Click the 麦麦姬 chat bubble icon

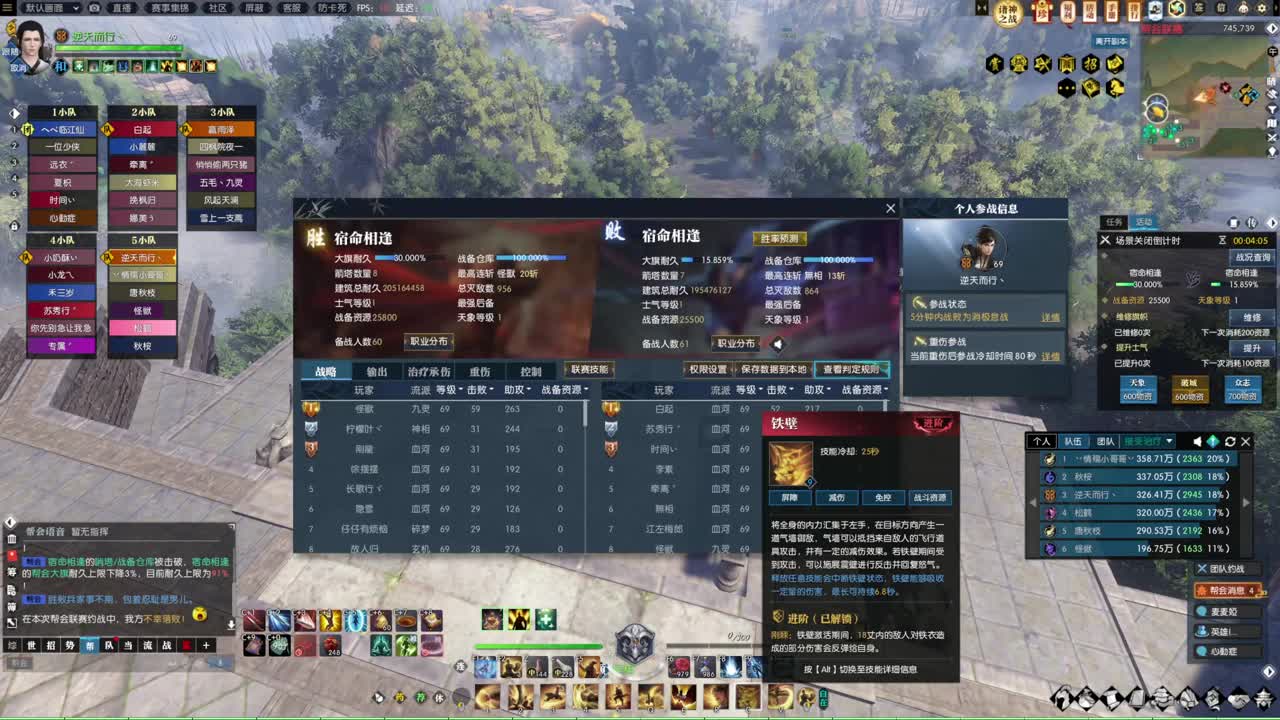click(x=1203, y=611)
